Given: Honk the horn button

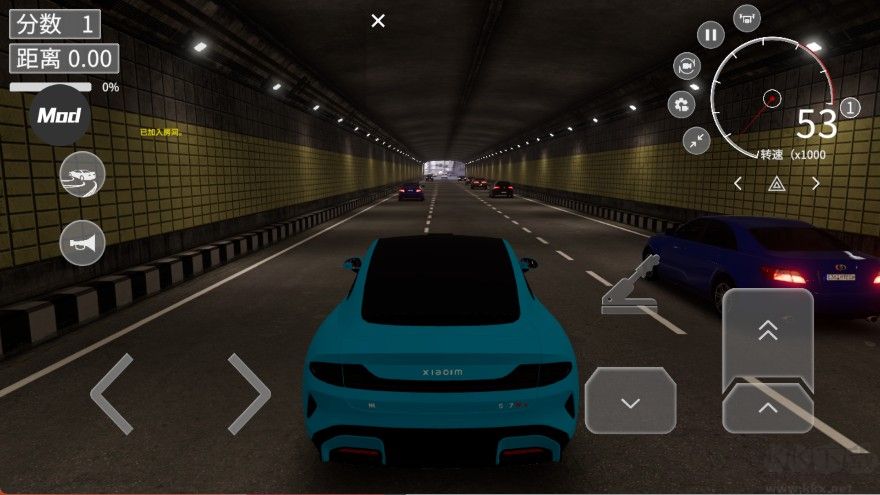Looking at the screenshot, I should [82, 242].
